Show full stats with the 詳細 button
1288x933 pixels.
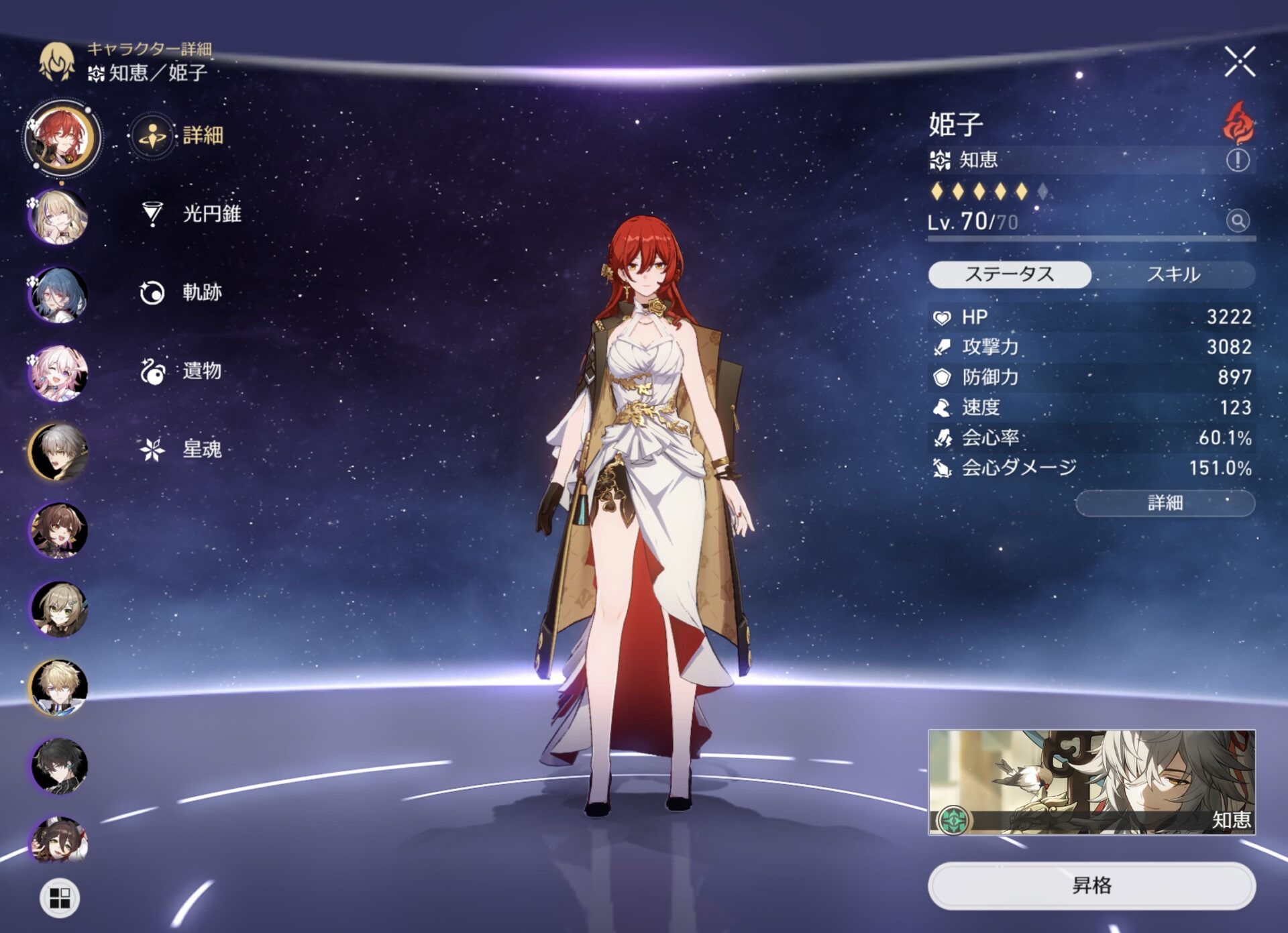pyautogui.click(x=1165, y=503)
